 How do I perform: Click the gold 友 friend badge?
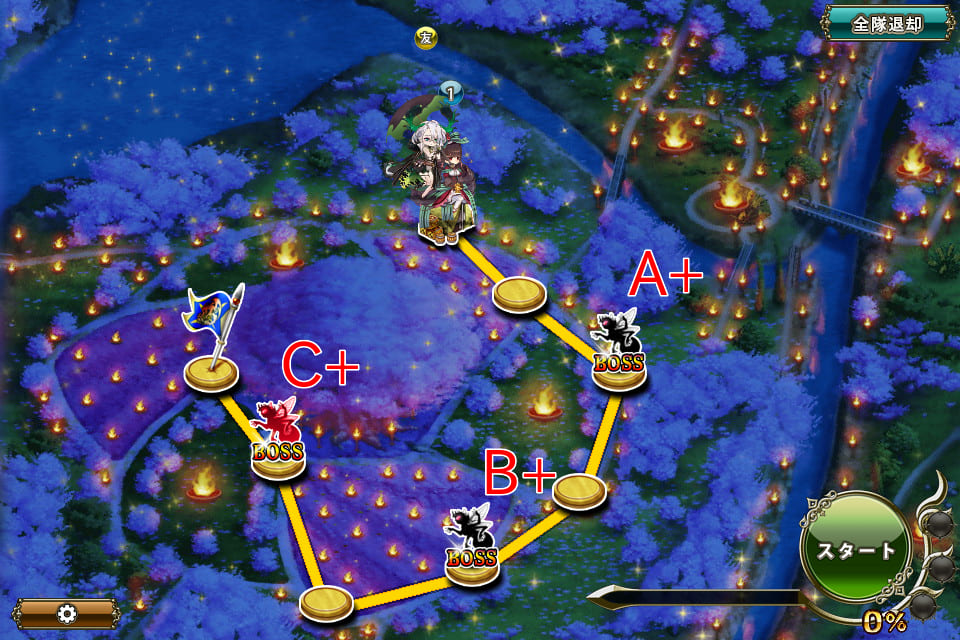point(426,39)
